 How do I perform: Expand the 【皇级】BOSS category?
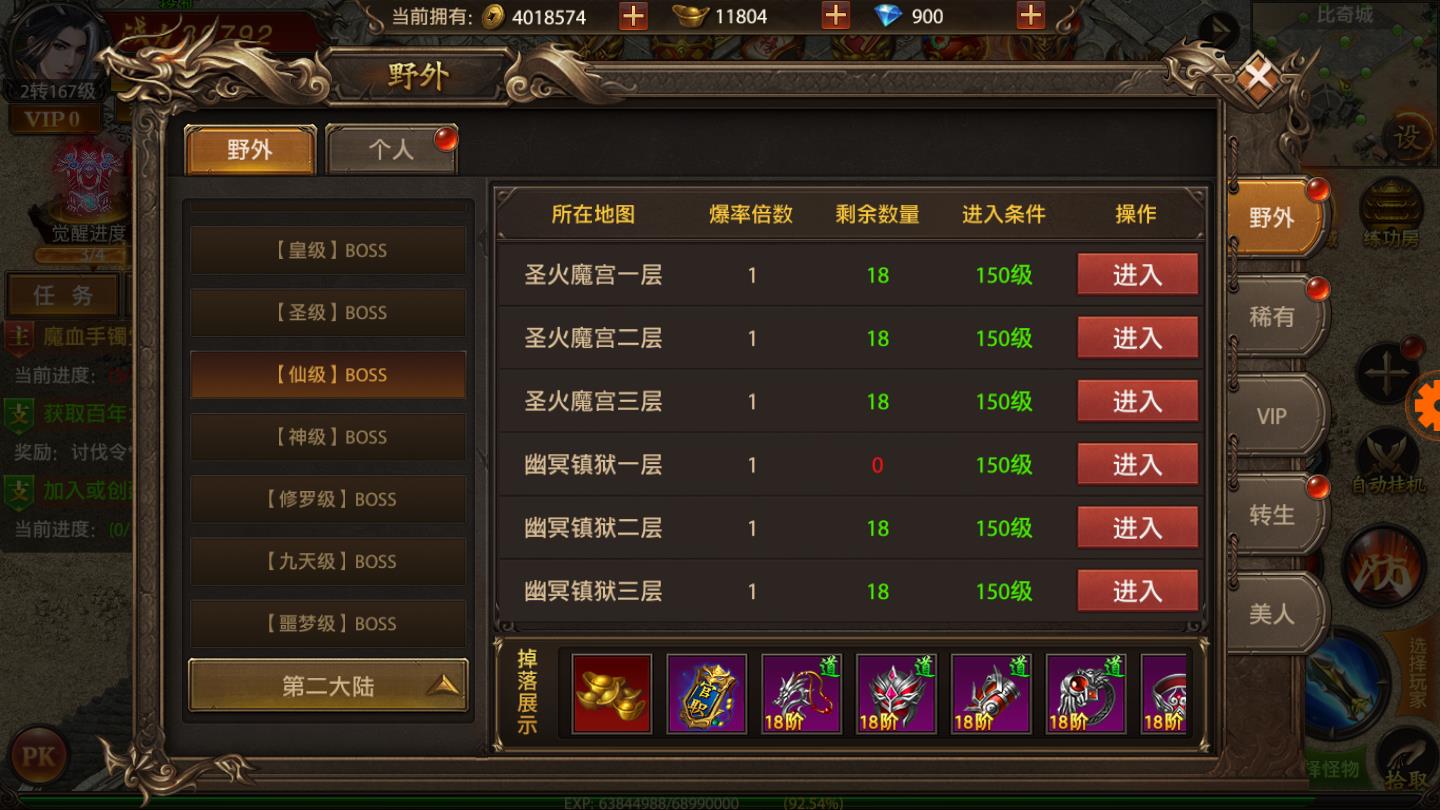click(x=327, y=250)
